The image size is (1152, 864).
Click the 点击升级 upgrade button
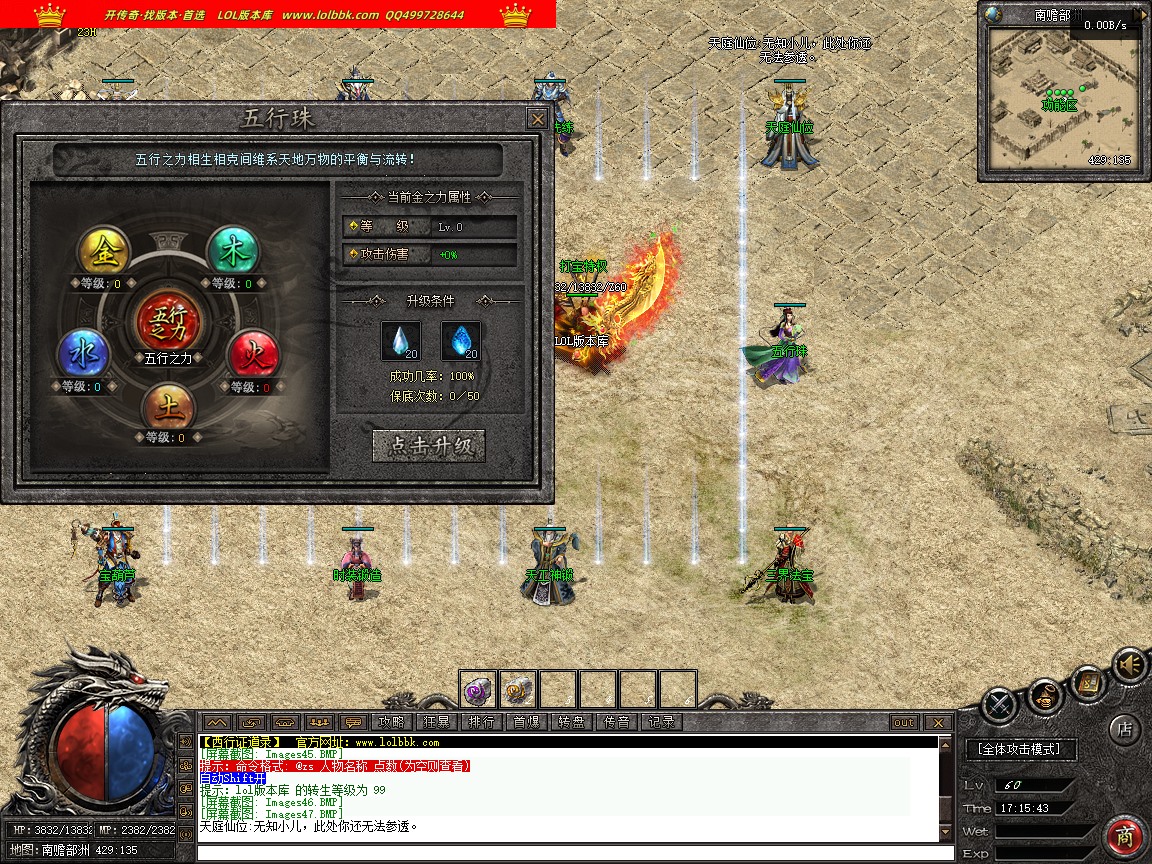click(429, 446)
